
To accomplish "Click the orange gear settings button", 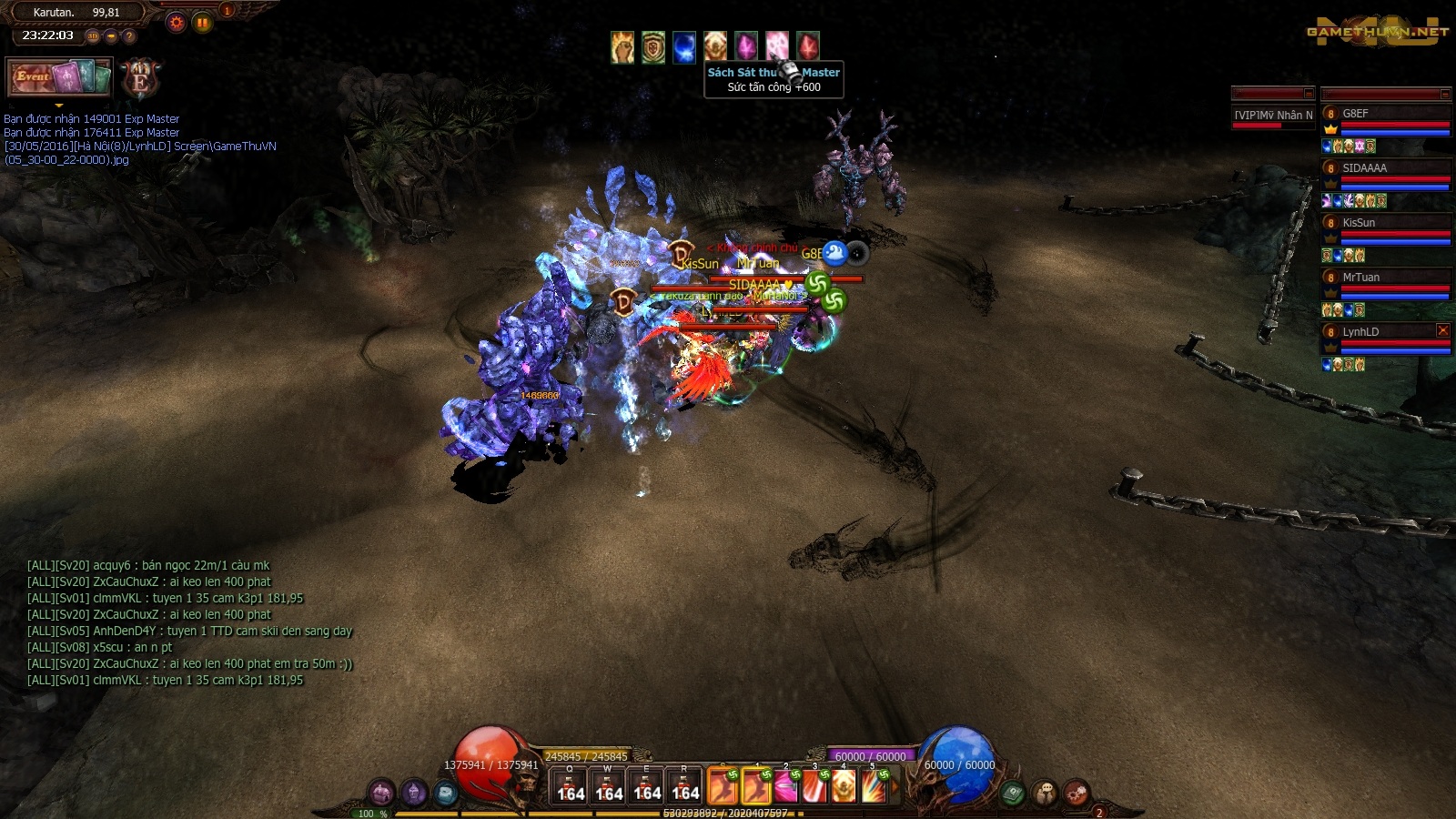I will click(177, 23).
